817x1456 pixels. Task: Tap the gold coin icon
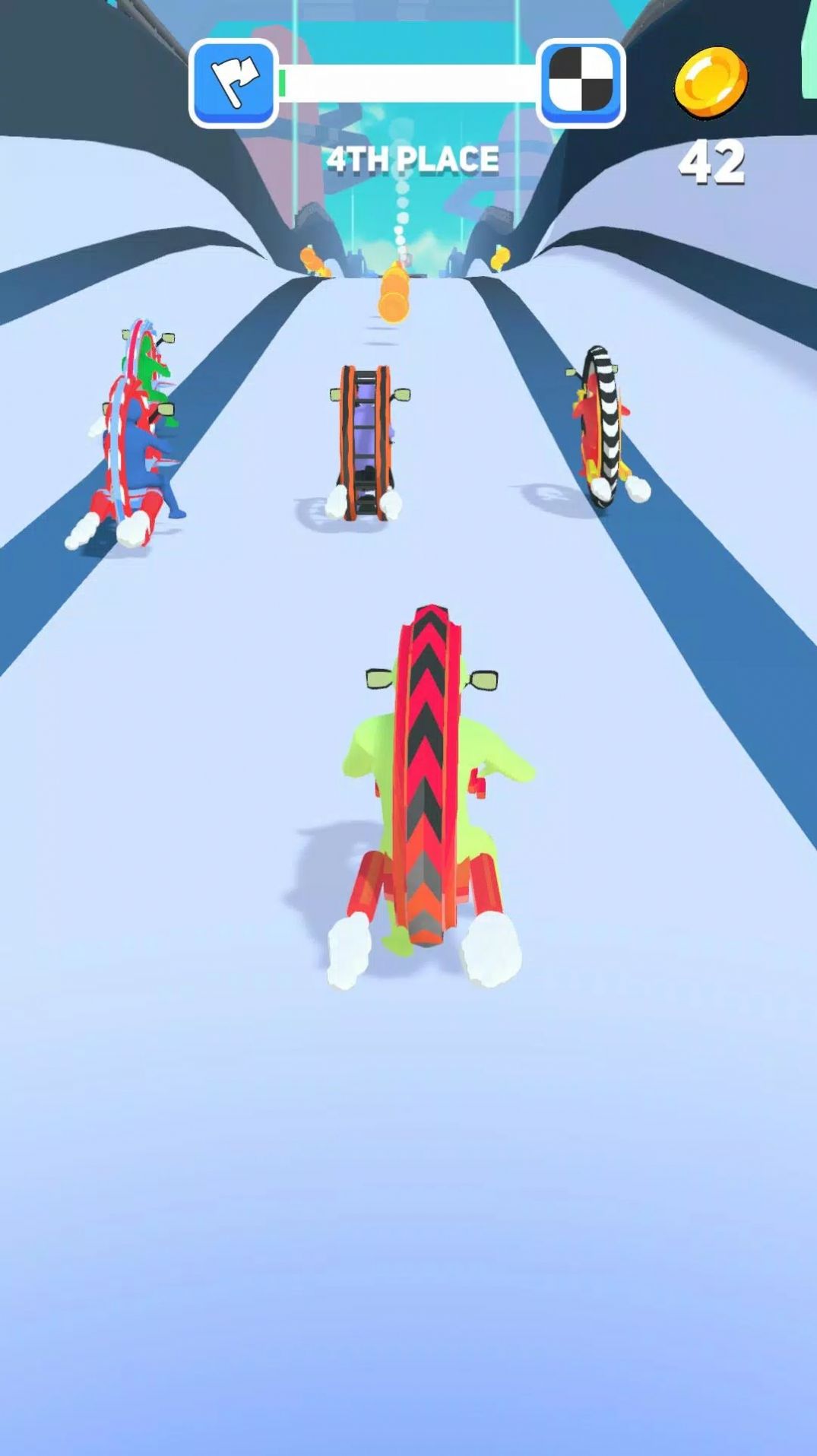711,83
